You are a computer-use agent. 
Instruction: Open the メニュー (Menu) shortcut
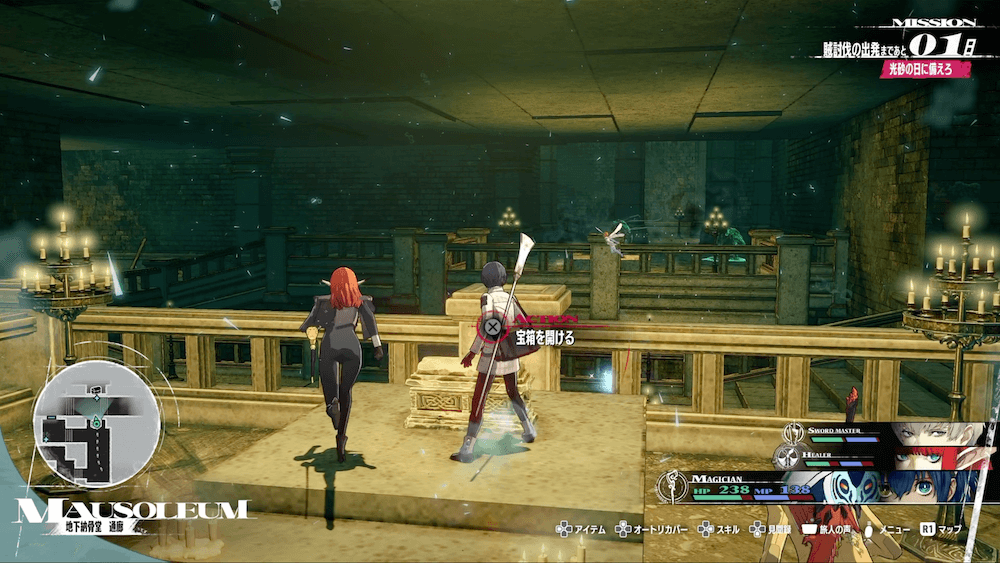click(886, 529)
